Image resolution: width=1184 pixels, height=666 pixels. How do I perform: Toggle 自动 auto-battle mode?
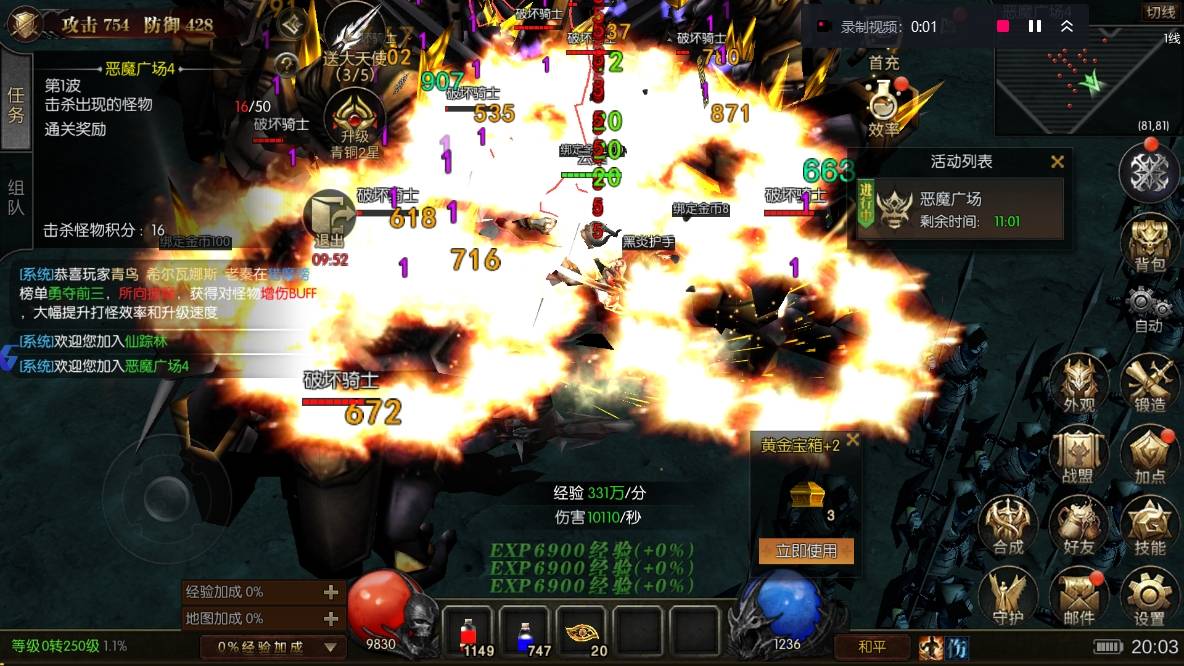pos(1149,306)
